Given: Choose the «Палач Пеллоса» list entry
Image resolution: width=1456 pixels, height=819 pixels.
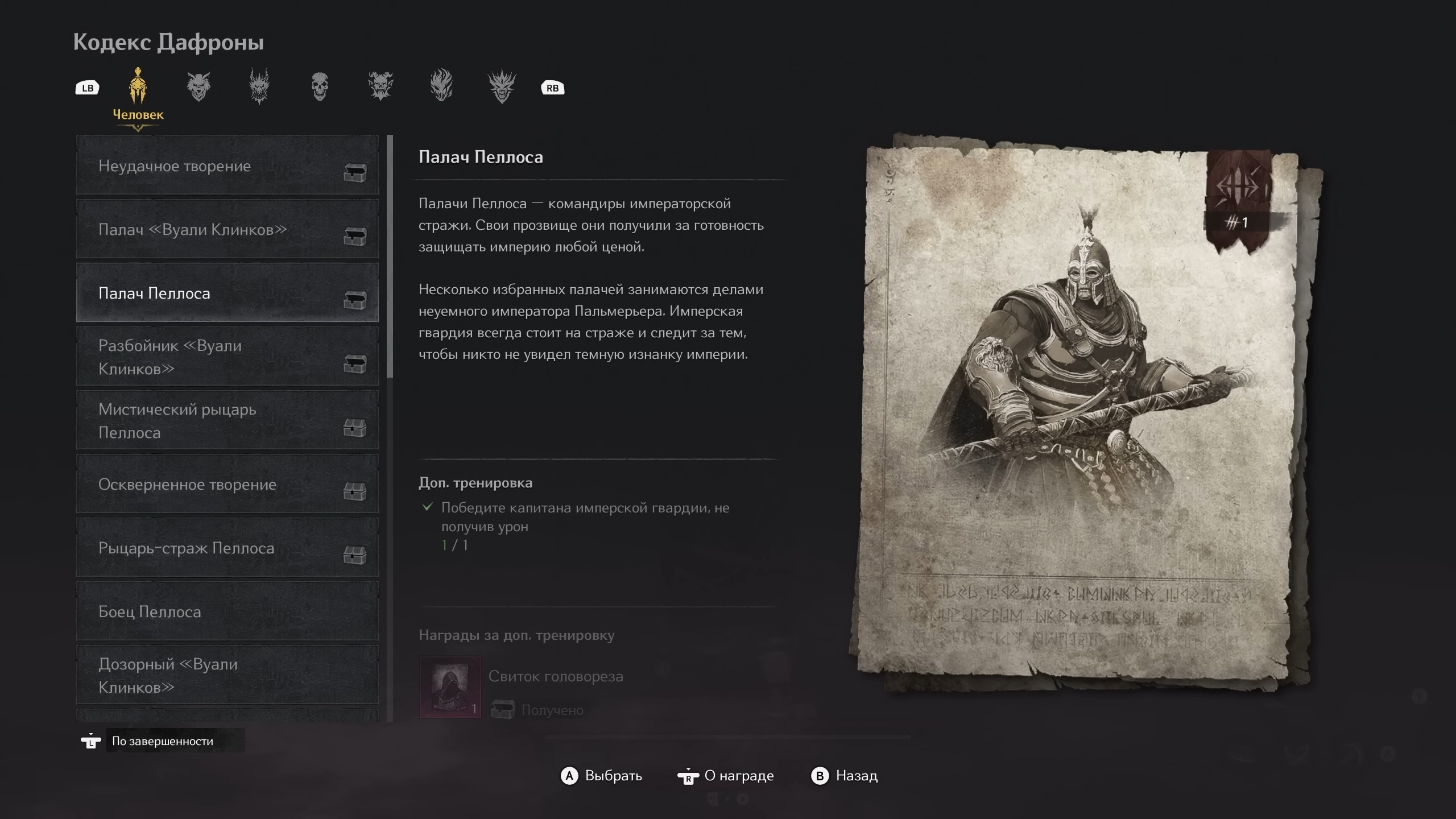Looking at the screenshot, I should [x=227, y=293].
